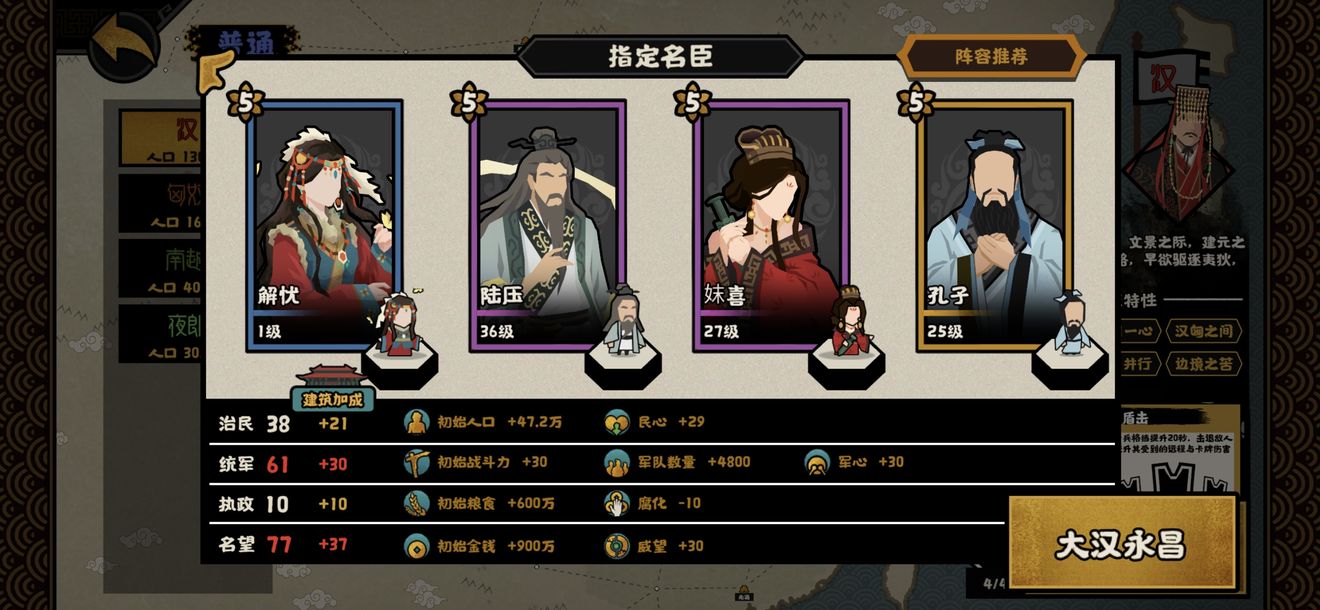Open the 阵容推荐 lineup recommendation
The width and height of the screenshot is (1320, 610).
pyautogui.click(x=991, y=57)
